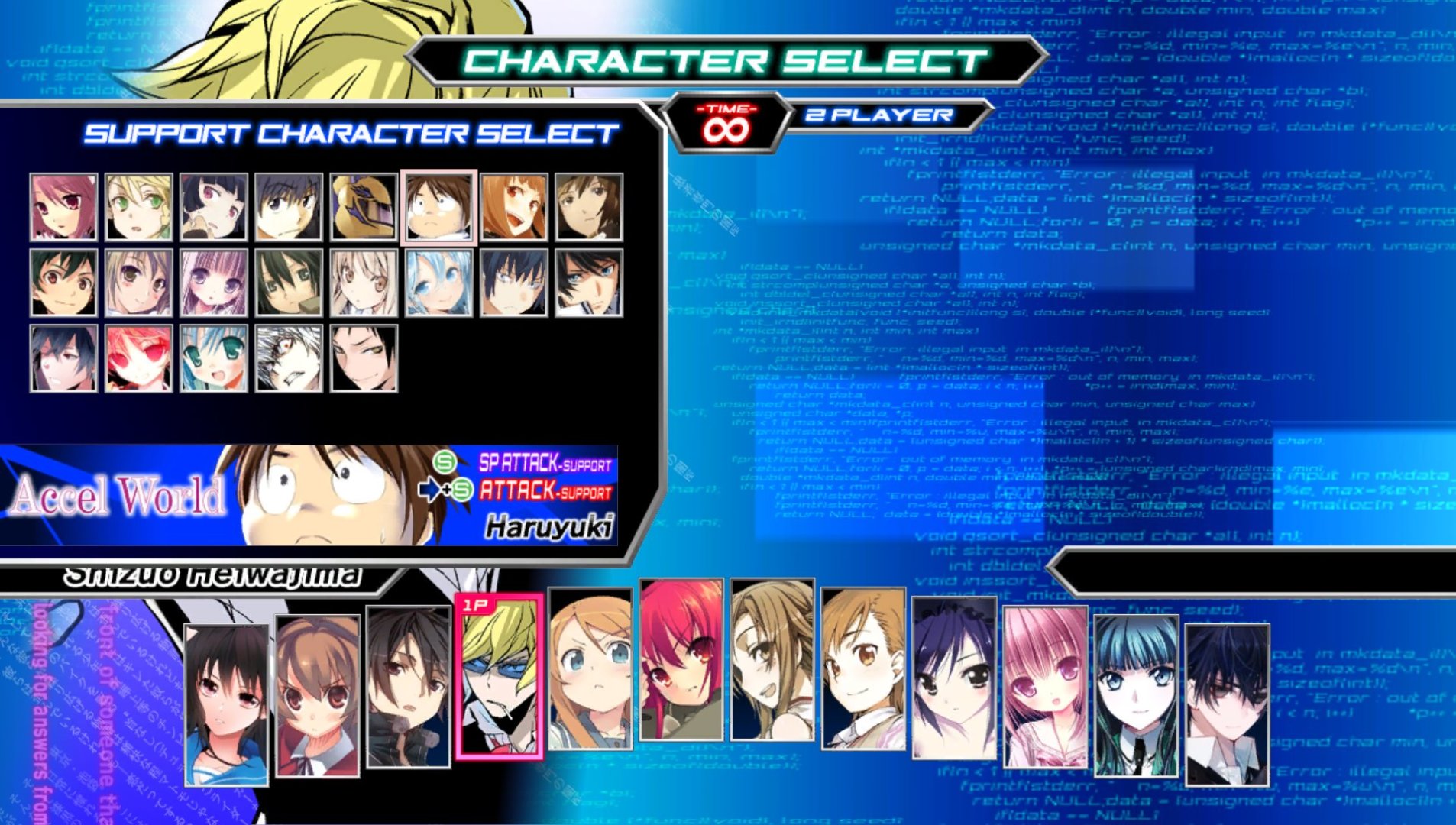This screenshot has width=1456, height=825.
Task: Choose the purple-haired support girl portrait
Action: pyautogui.click(x=214, y=283)
